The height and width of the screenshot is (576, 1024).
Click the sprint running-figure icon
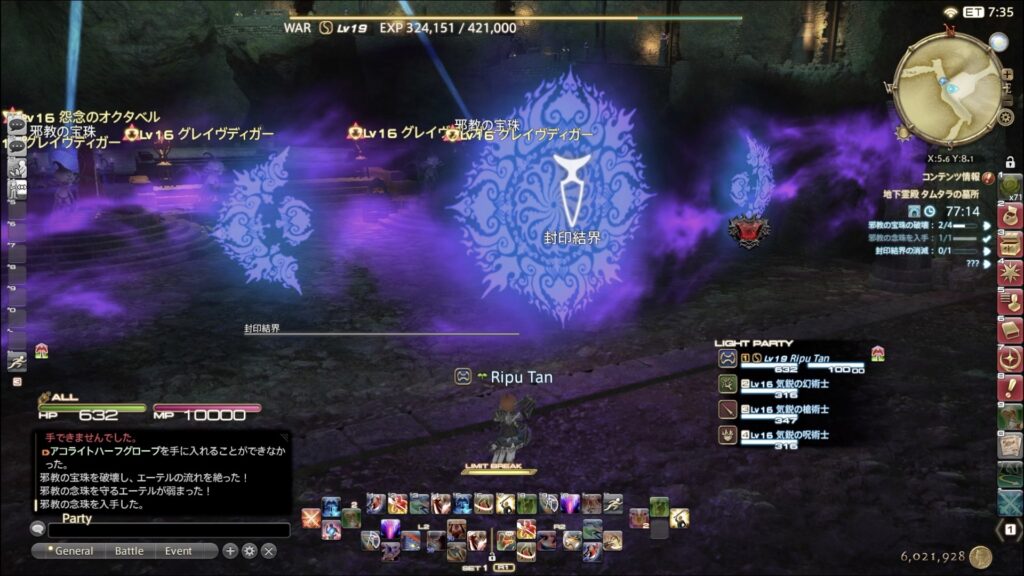pos(16,361)
